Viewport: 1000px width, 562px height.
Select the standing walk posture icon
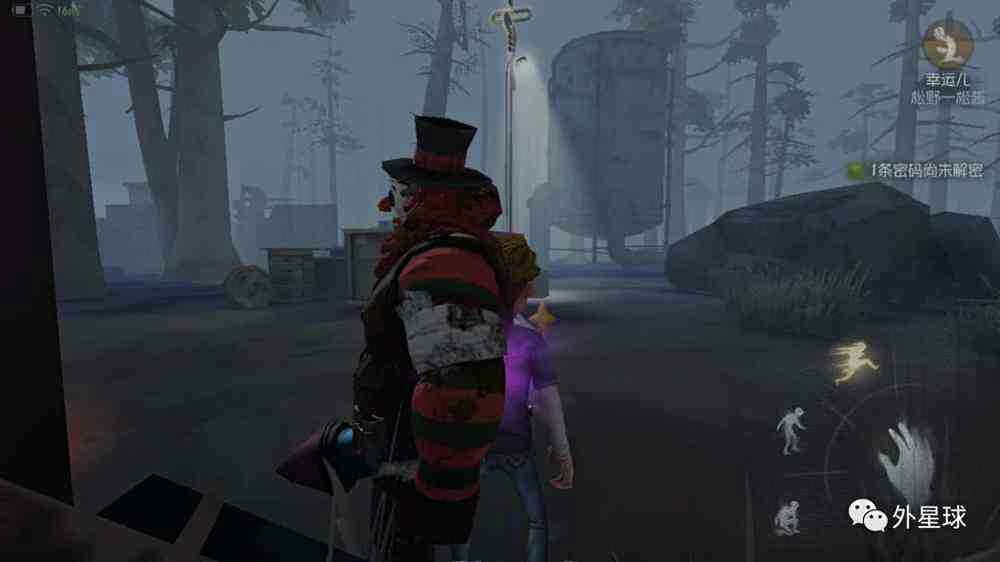click(791, 430)
